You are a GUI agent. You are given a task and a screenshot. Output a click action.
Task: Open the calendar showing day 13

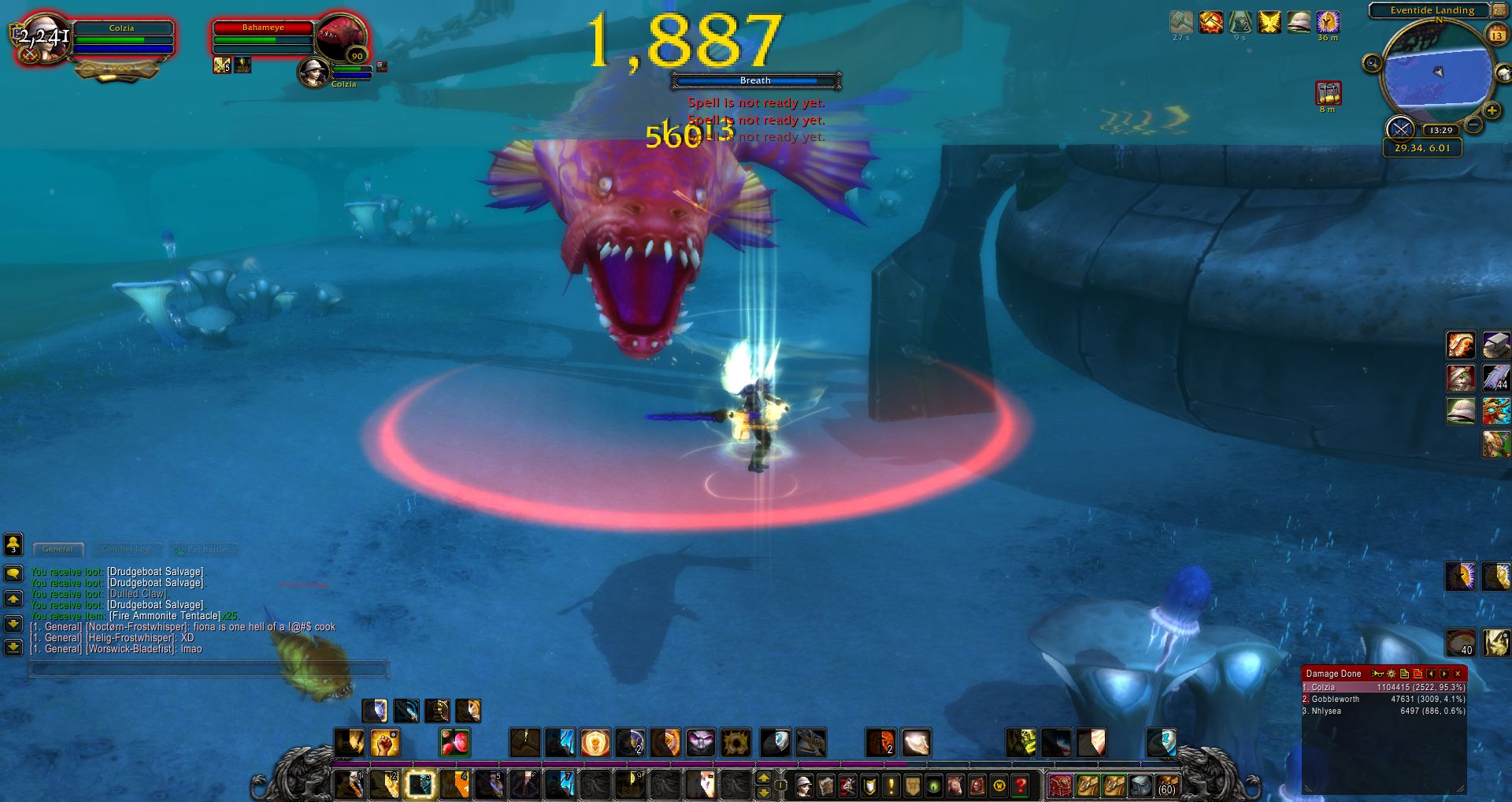coord(1496,35)
